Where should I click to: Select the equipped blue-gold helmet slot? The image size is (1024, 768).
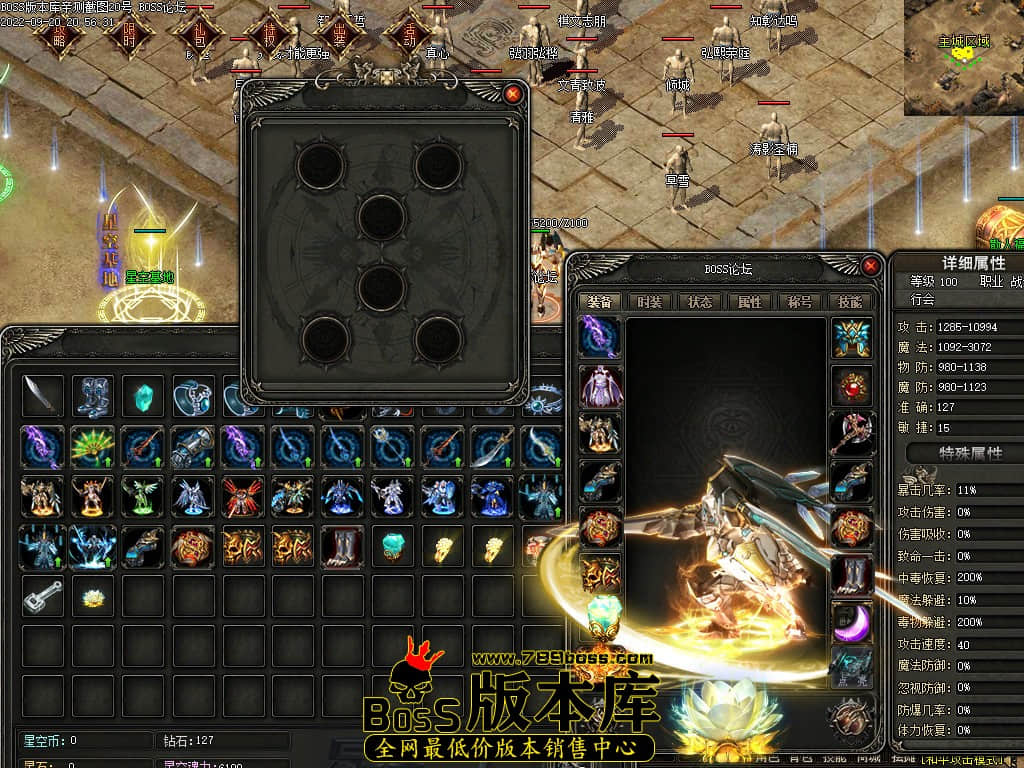[x=851, y=338]
